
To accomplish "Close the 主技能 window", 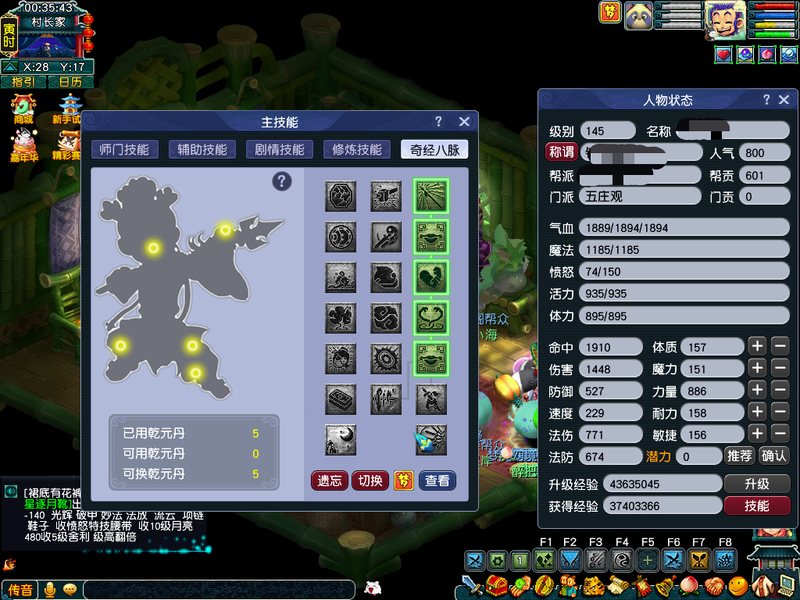I will [x=464, y=121].
